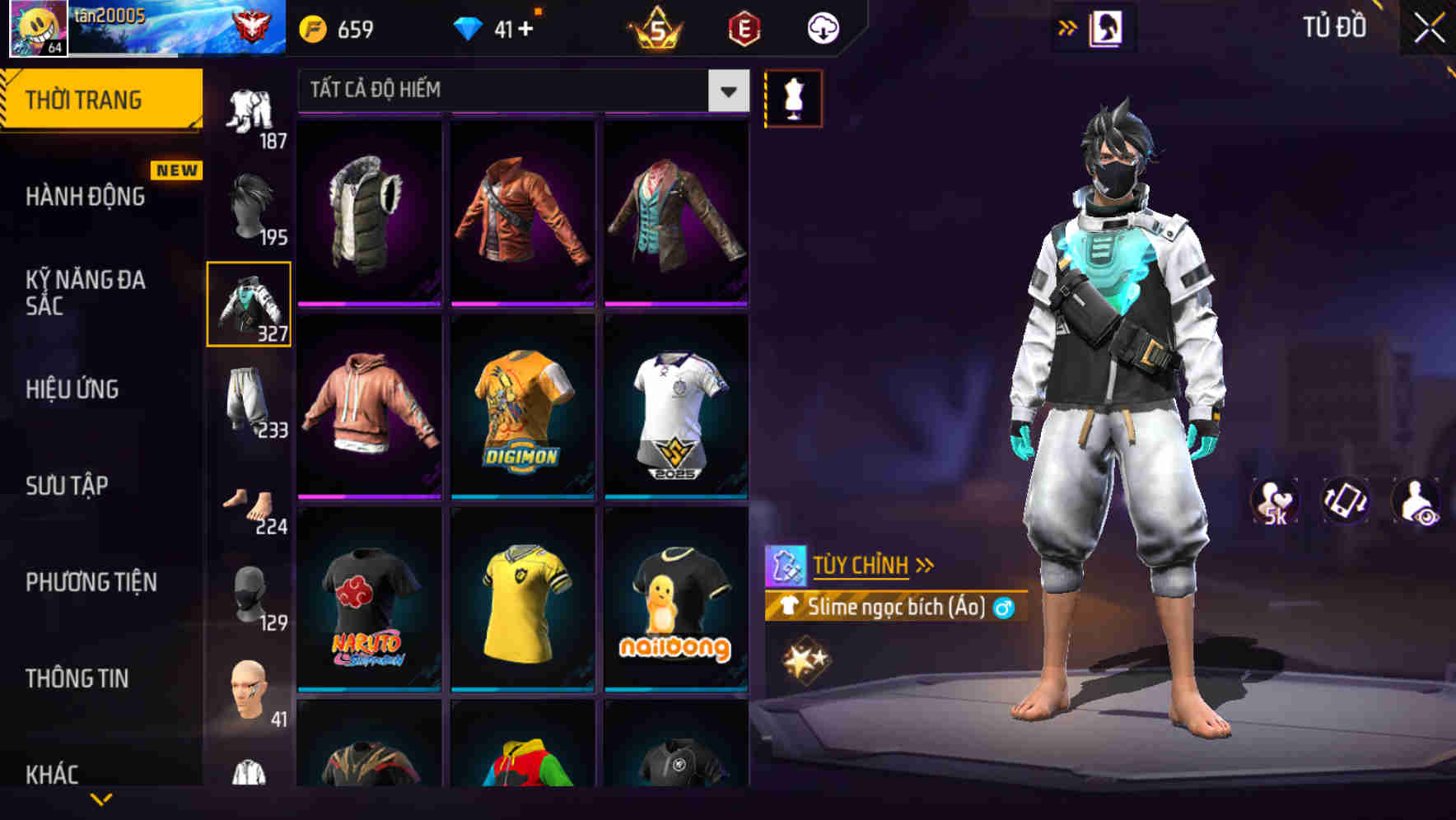View the level 5 crown badge

pos(655,29)
